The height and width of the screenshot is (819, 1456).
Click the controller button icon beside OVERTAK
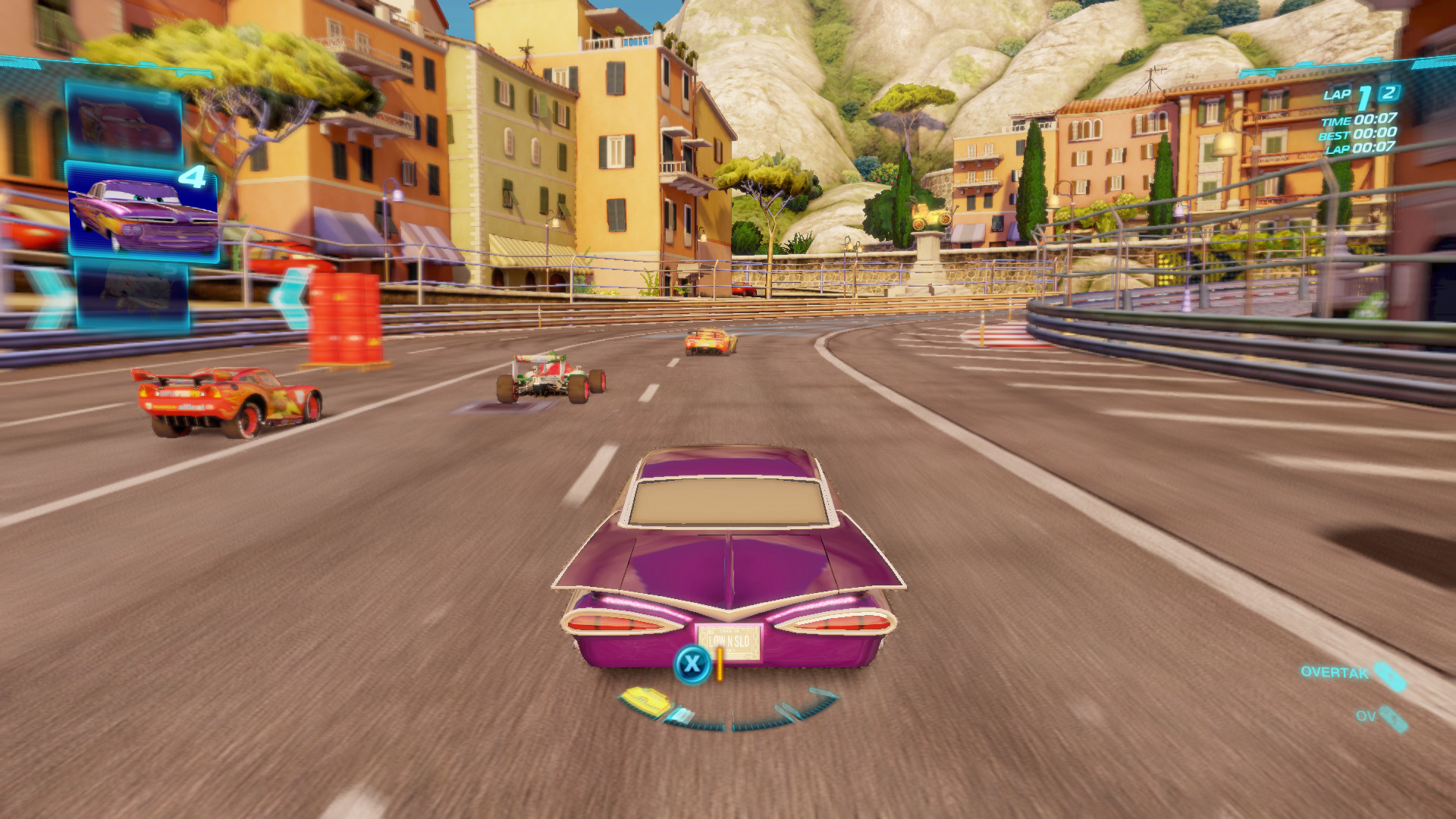(1391, 676)
